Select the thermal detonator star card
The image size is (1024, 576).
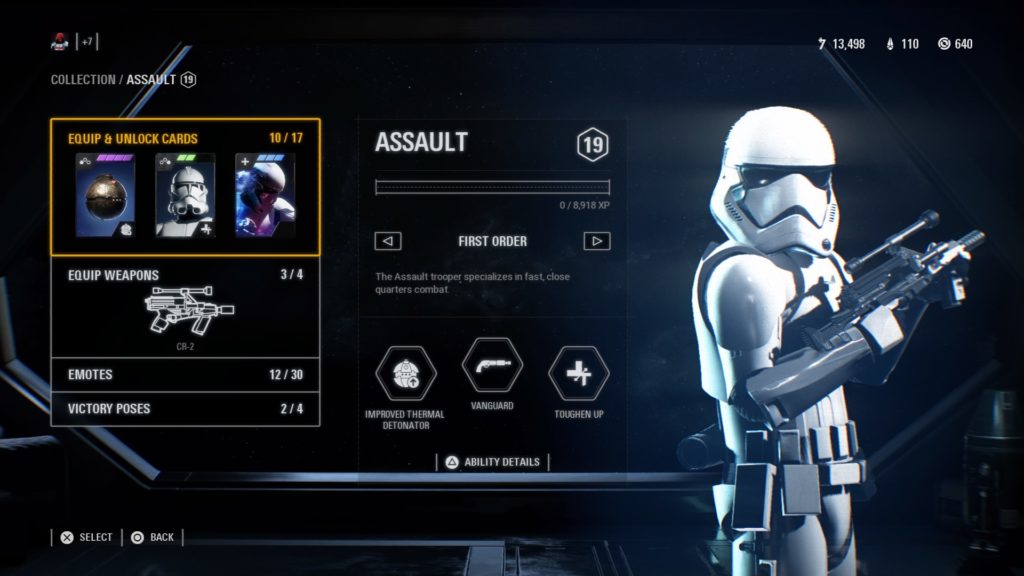105,197
